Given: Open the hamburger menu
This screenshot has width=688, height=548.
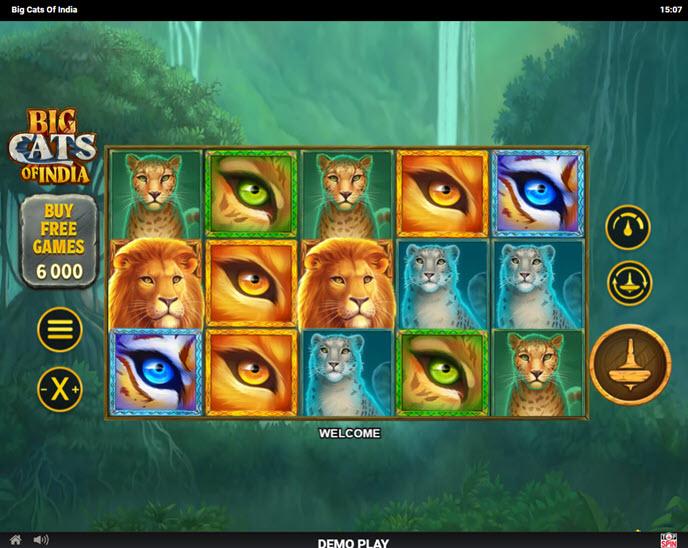Looking at the screenshot, I should pyautogui.click(x=60, y=329).
